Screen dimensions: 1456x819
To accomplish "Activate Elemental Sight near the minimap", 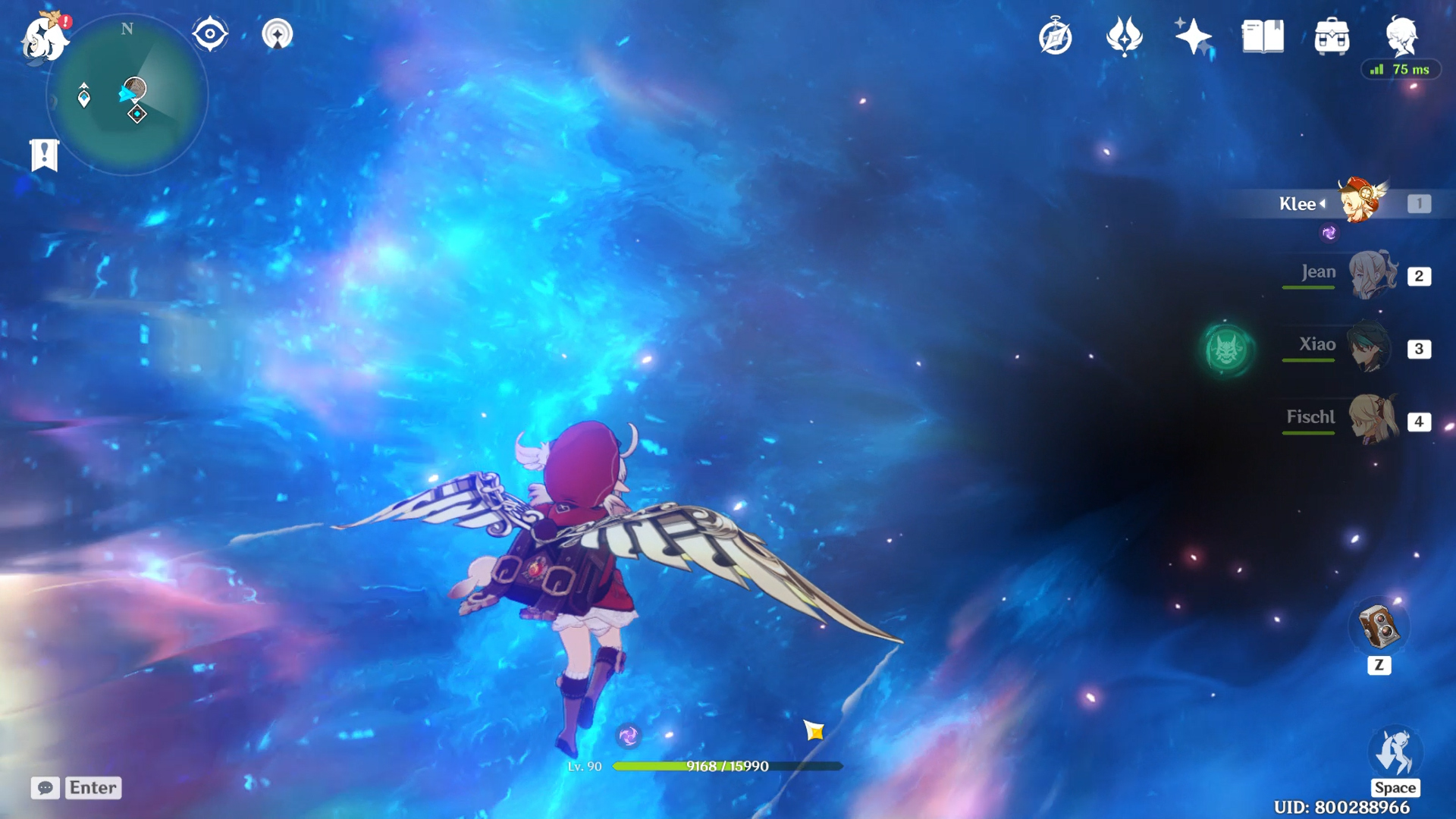I will [x=210, y=32].
